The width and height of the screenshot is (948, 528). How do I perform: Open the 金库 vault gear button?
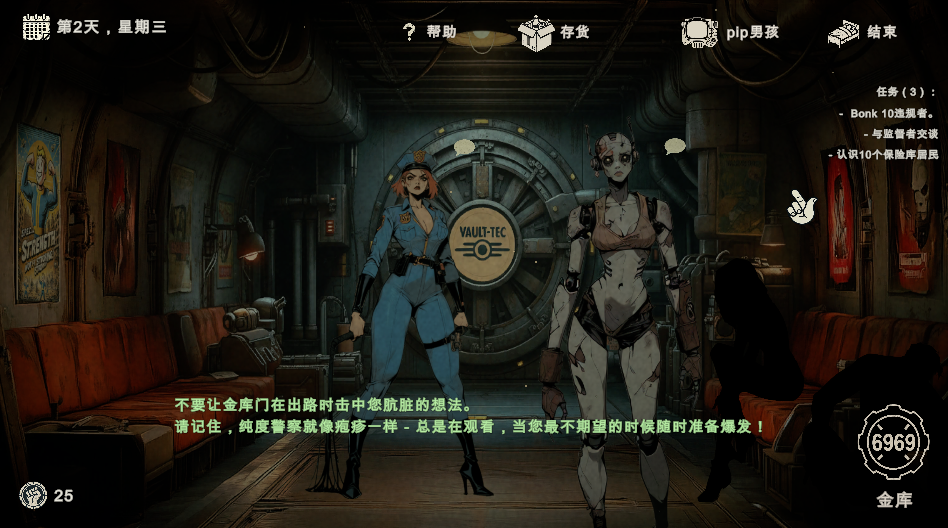pyautogui.click(x=893, y=443)
